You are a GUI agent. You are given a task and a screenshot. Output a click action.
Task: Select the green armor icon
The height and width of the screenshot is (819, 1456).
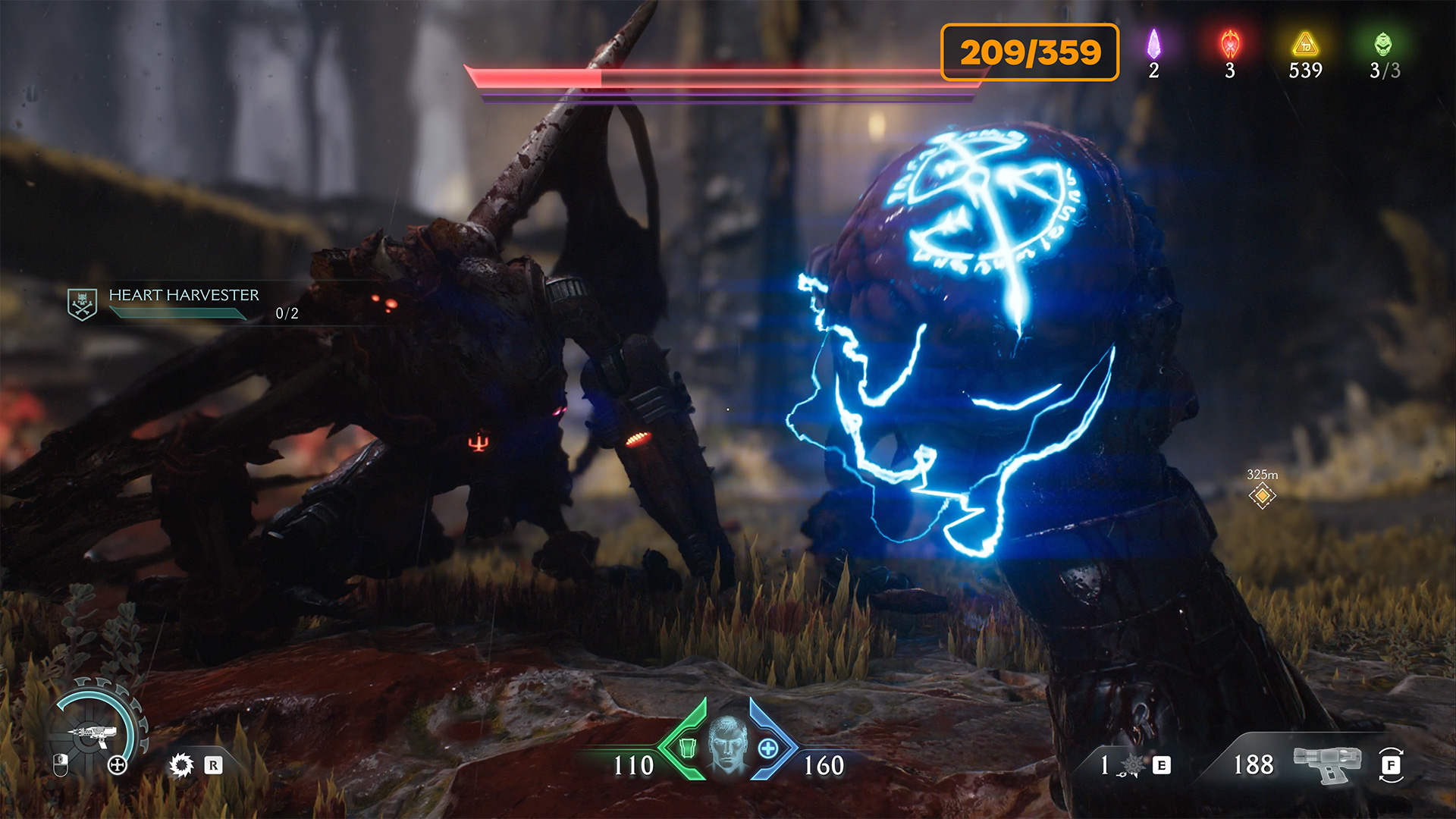[687, 748]
